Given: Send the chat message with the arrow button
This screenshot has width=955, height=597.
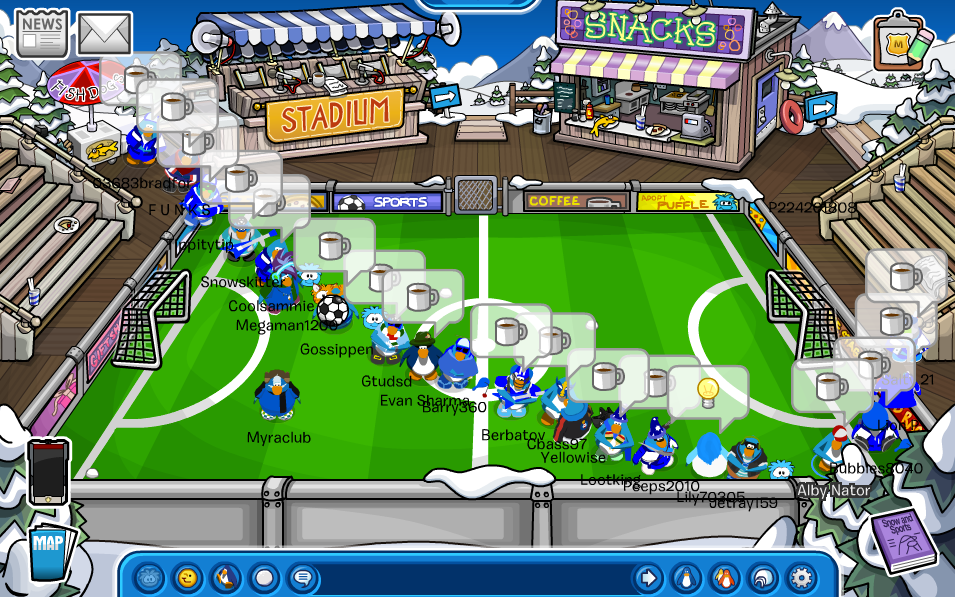Looking at the screenshot, I should [648, 577].
